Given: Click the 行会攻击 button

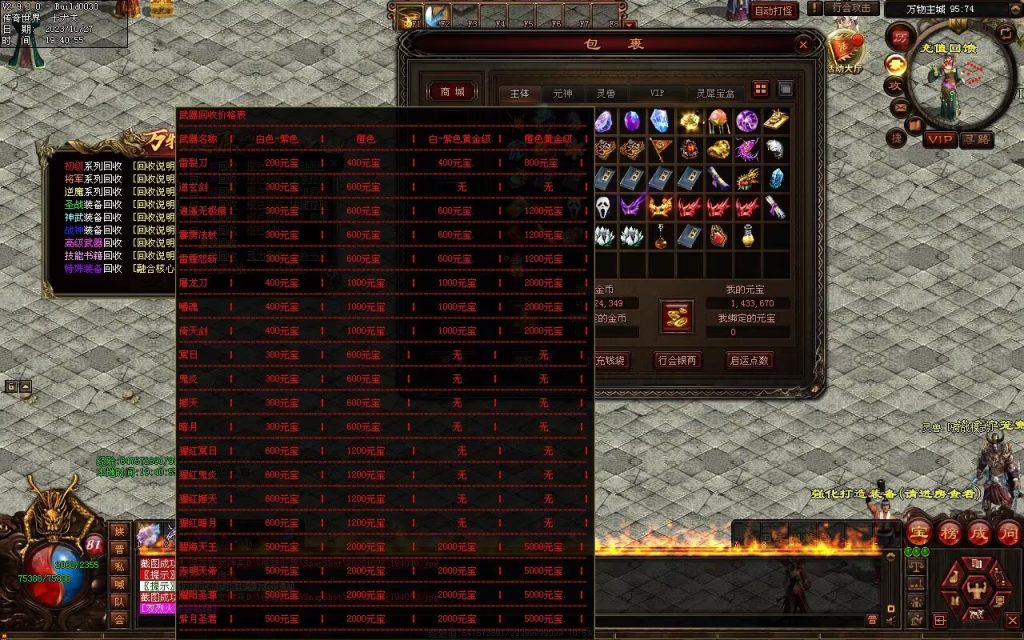Looking at the screenshot, I should click(x=853, y=8).
